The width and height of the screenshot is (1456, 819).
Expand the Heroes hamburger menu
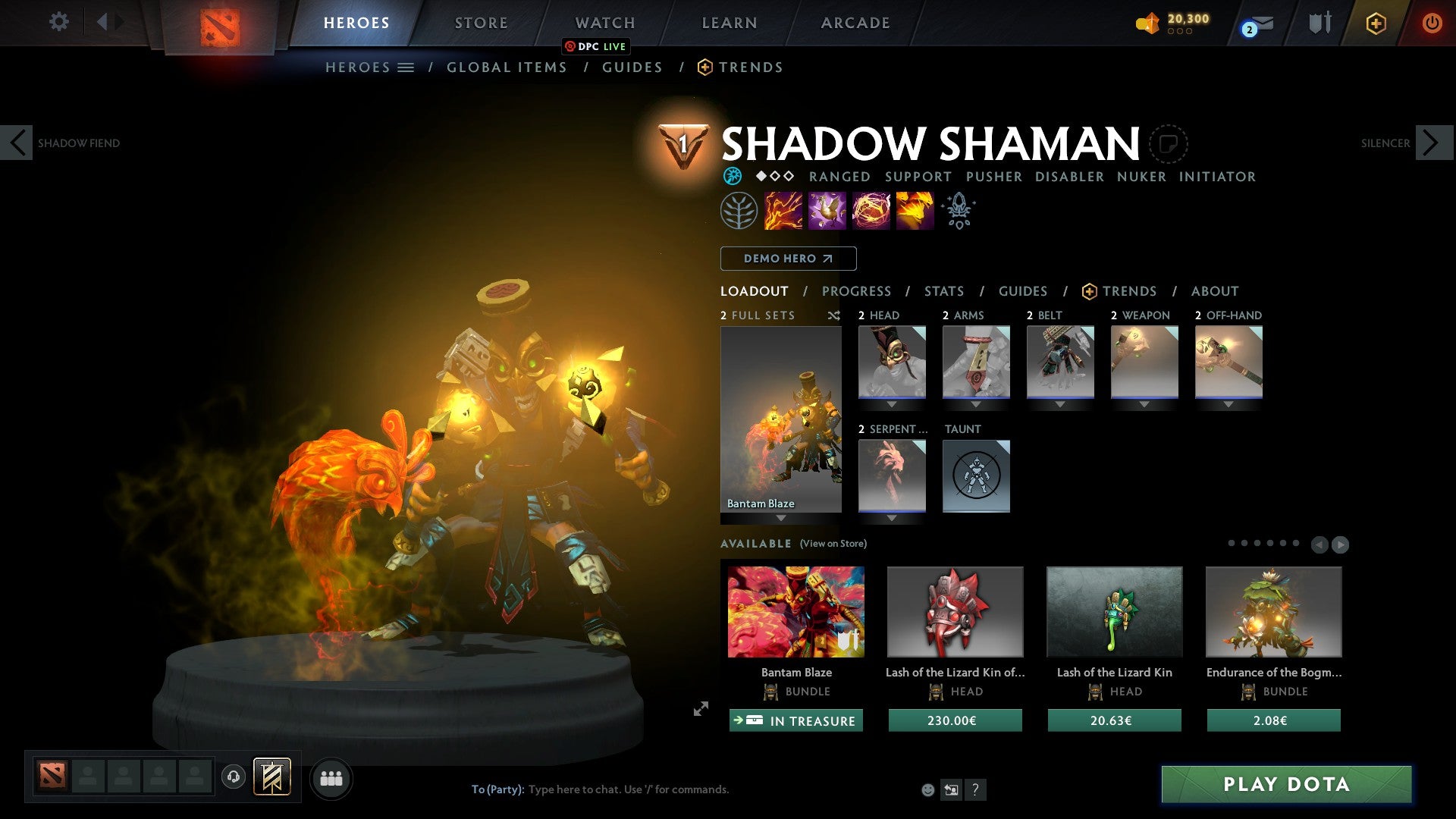[406, 67]
